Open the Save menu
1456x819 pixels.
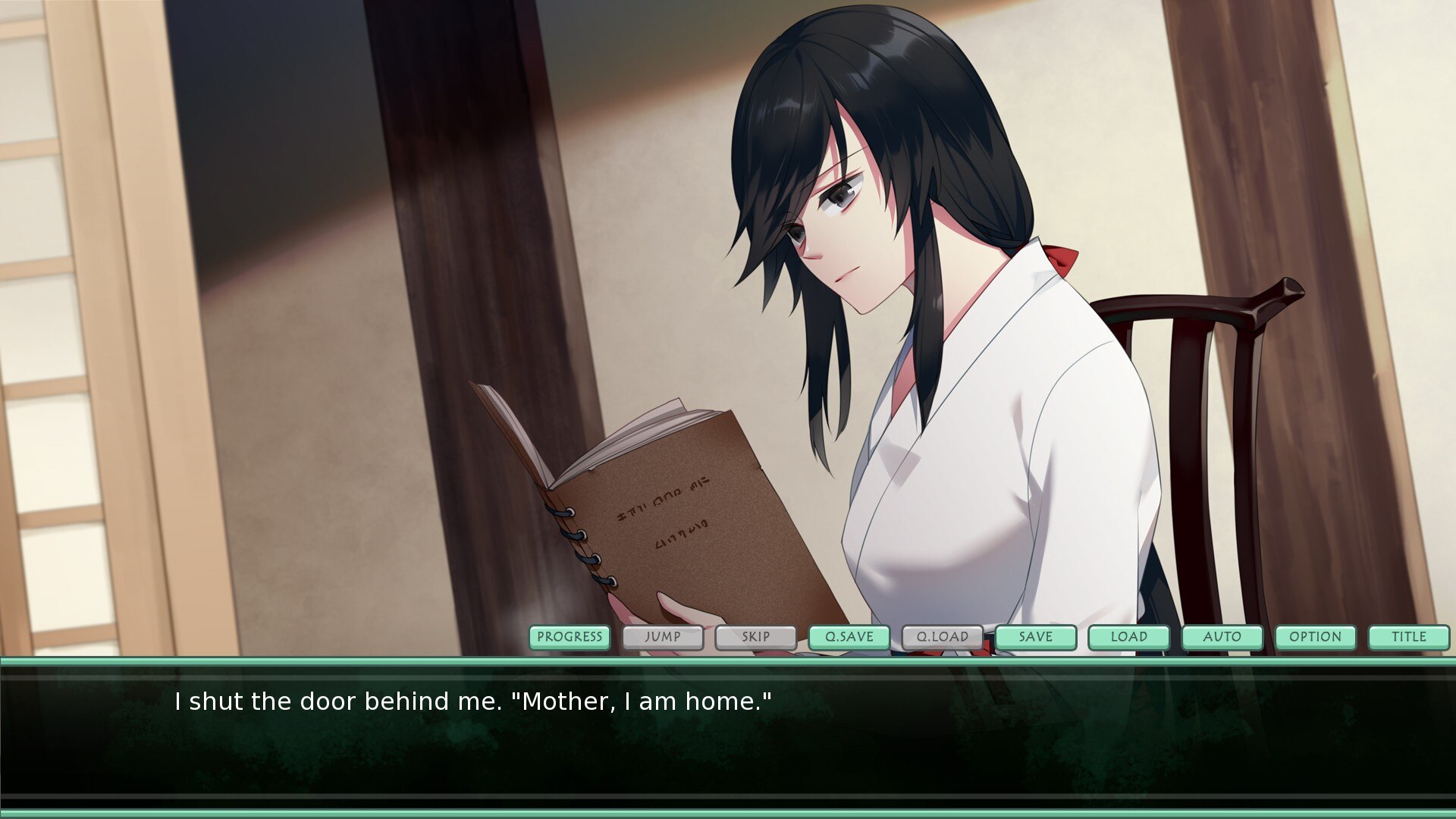pos(1036,637)
